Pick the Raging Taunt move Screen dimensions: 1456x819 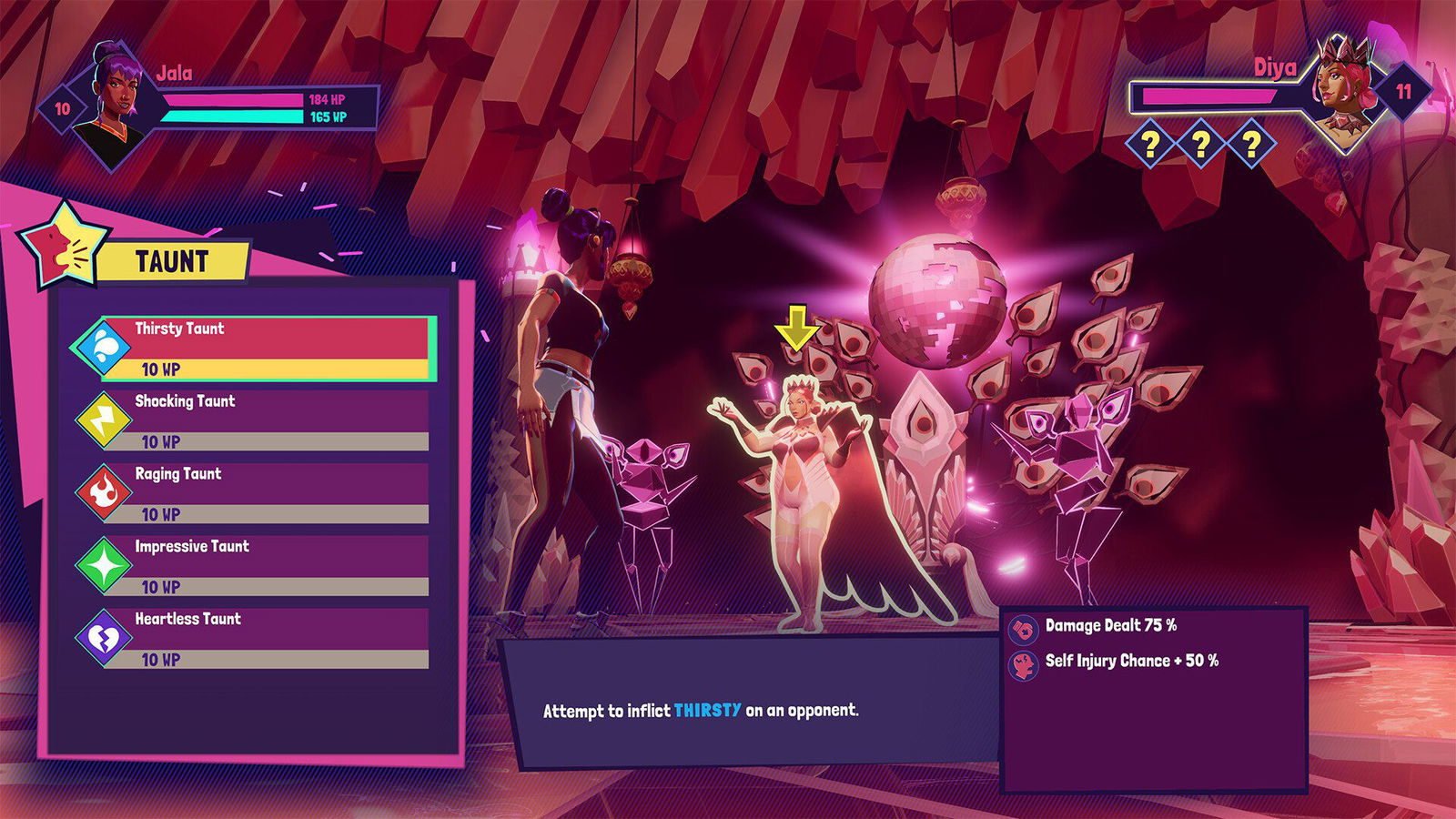coord(264,492)
